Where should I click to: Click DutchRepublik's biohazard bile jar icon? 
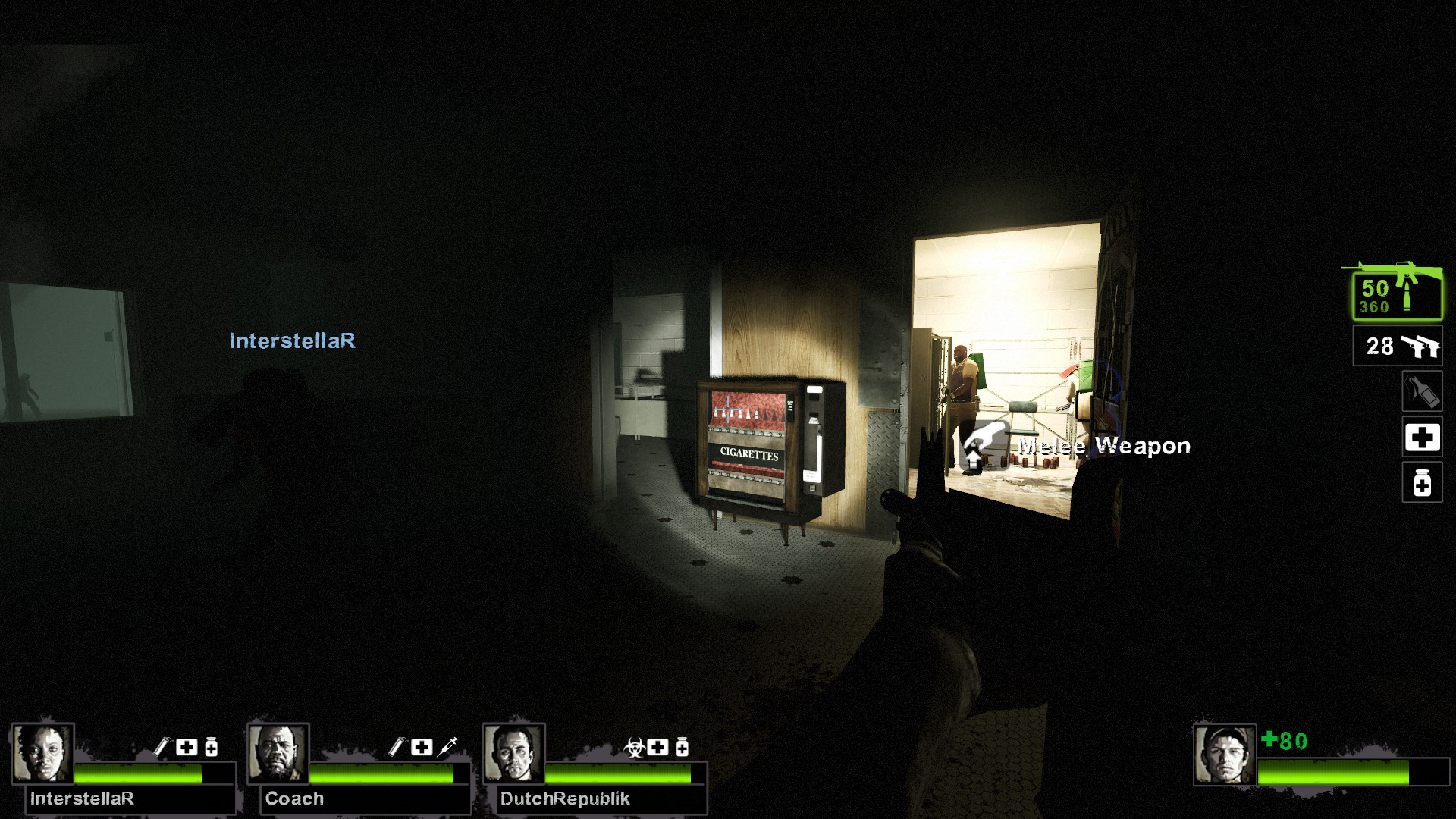pyautogui.click(x=634, y=748)
